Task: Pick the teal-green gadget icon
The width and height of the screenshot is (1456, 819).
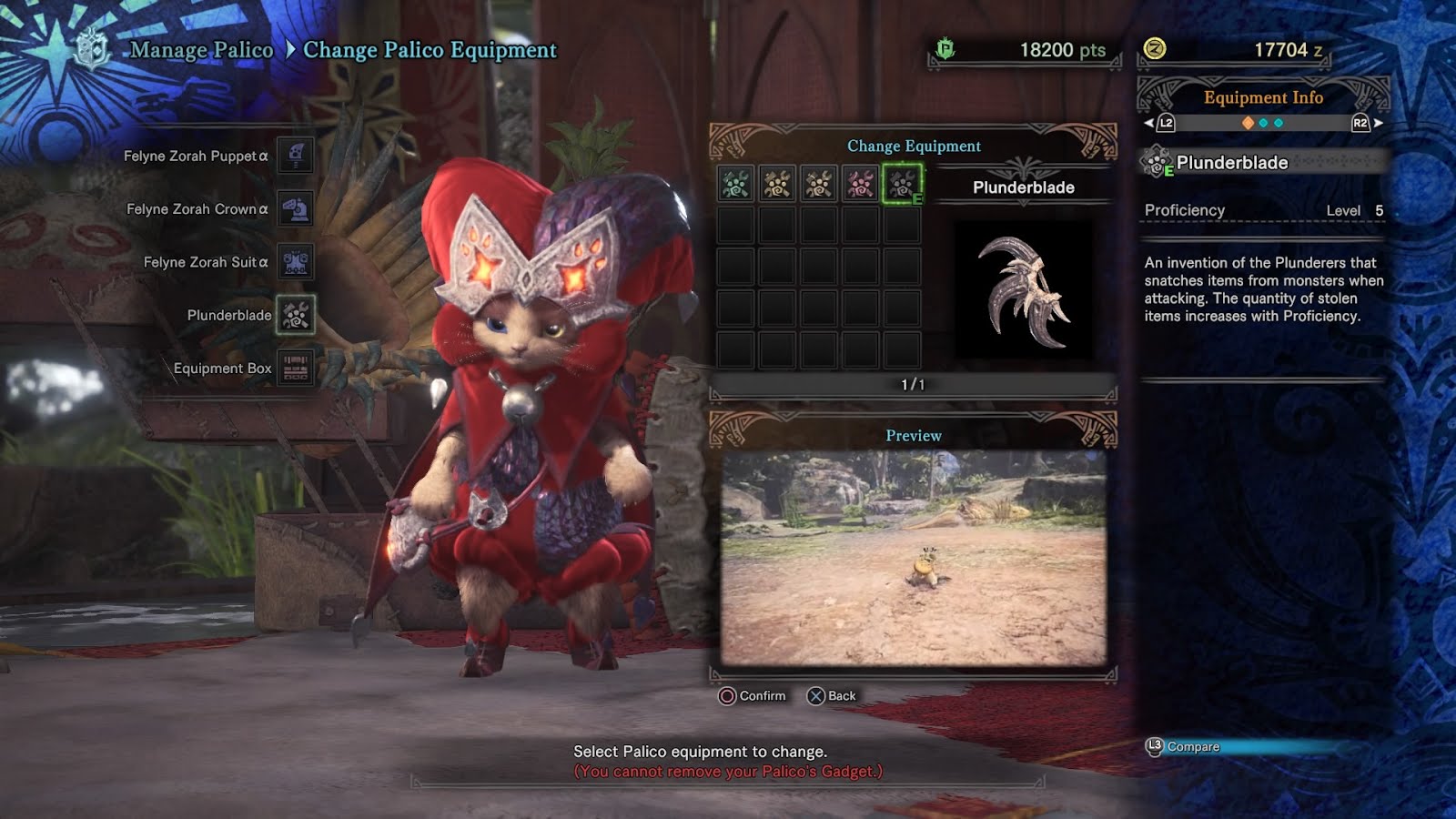Action: tap(735, 184)
